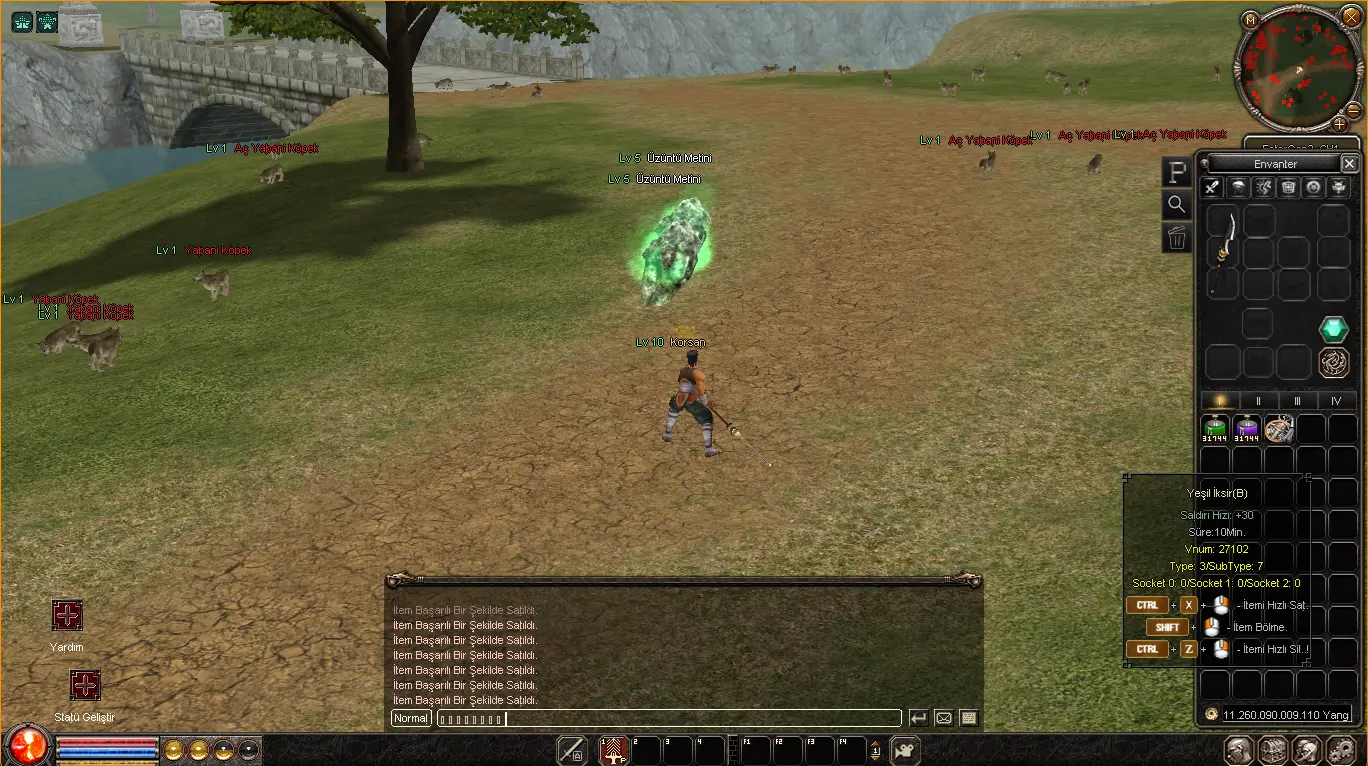Select the purple potion in the inventory
Screen dimensions: 1368x766
point(1247,429)
